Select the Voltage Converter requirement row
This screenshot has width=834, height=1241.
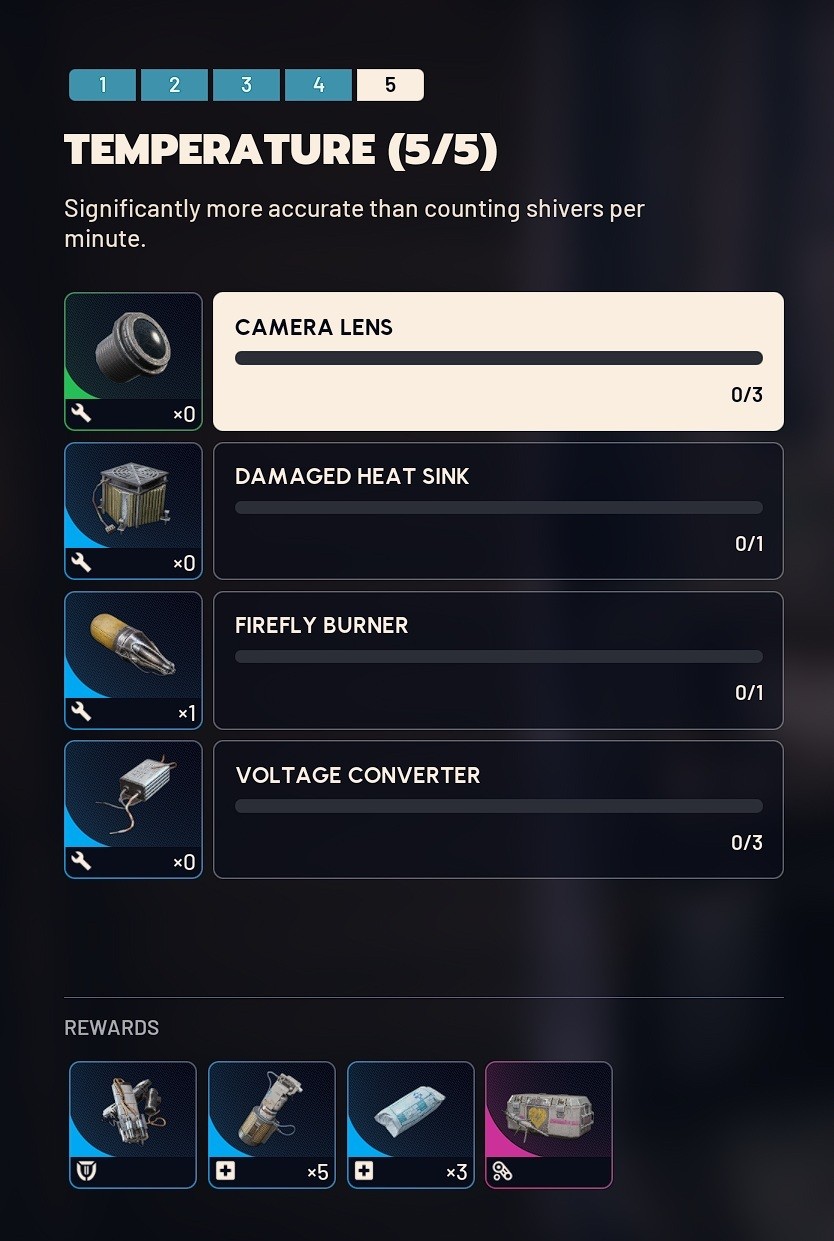point(498,810)
